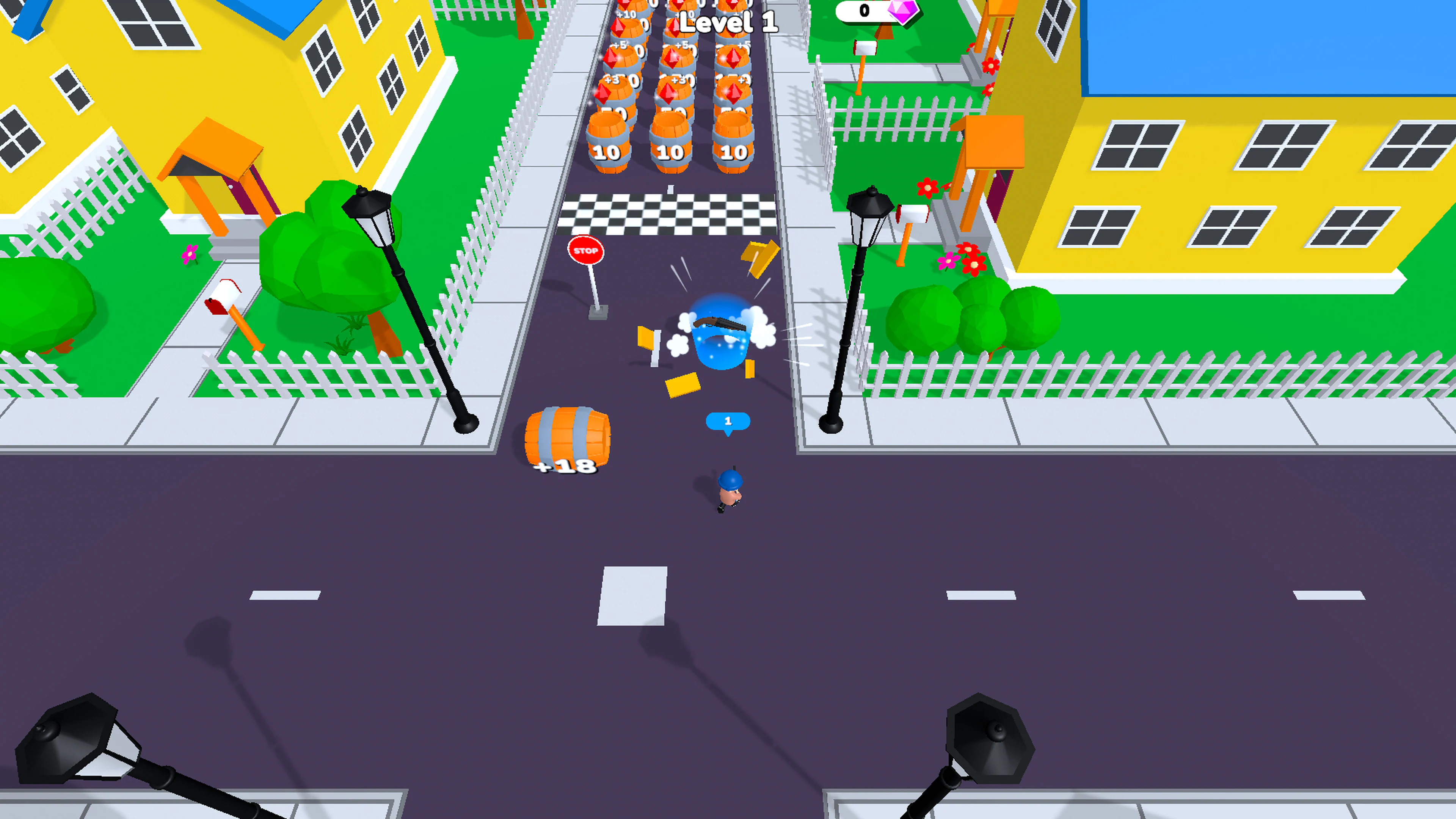1456x819 pixels.
Task: Open the blue speech bubble showing 1
Action: 728,420
